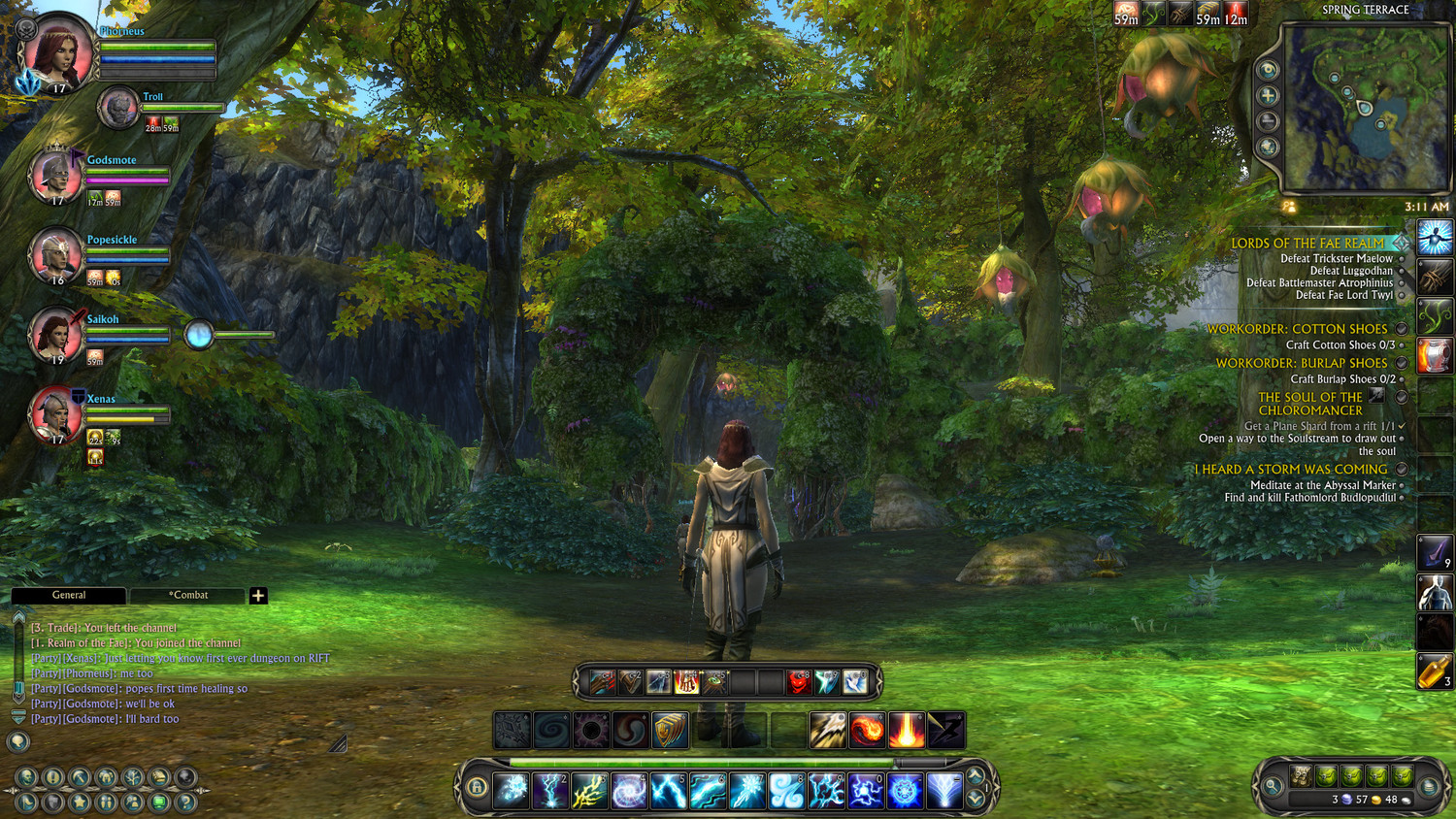Open the world map globe button
This screenshot has width=1456, height=819.
coord(1268,147)
